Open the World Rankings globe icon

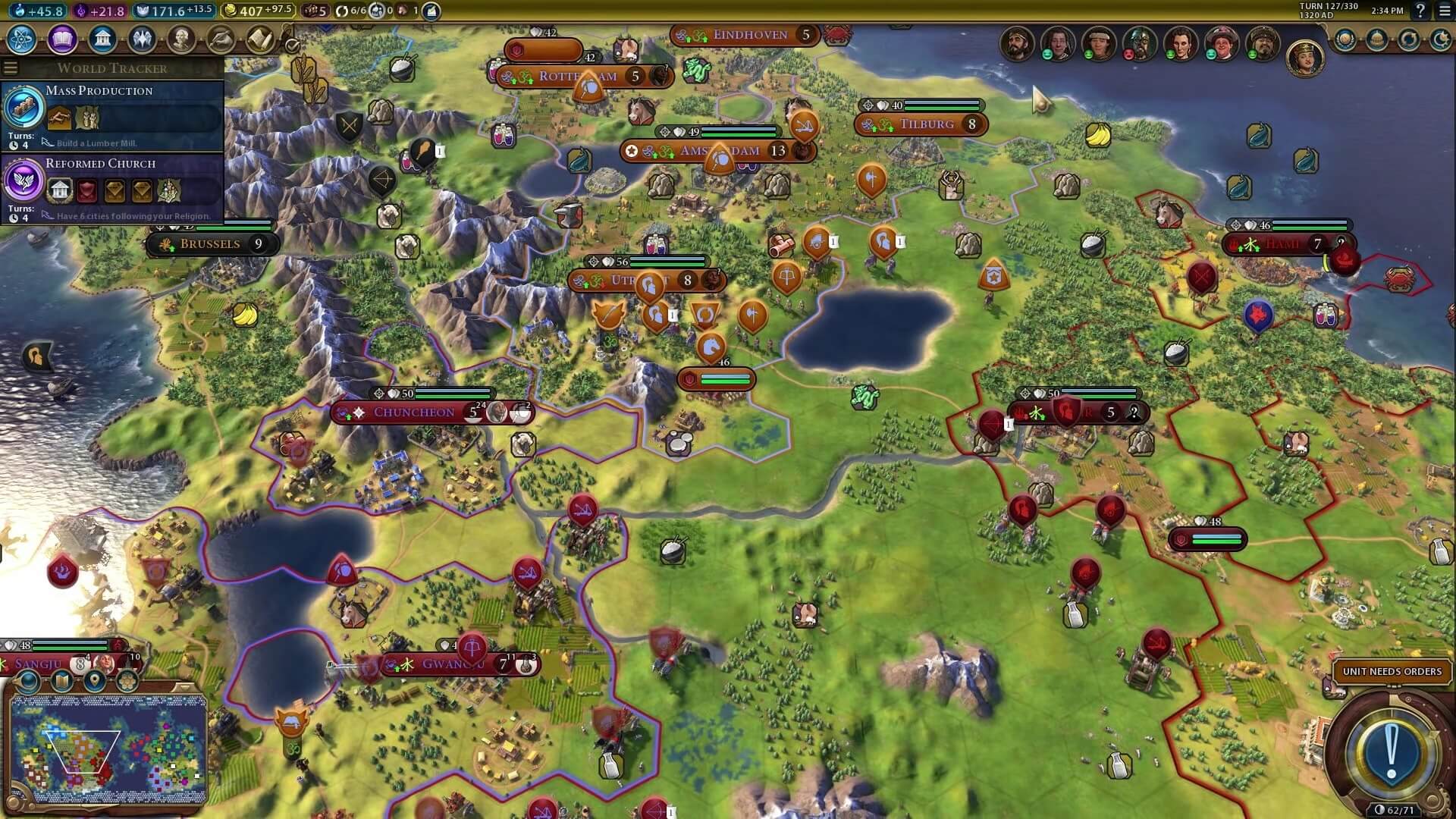click(1345, 39)
